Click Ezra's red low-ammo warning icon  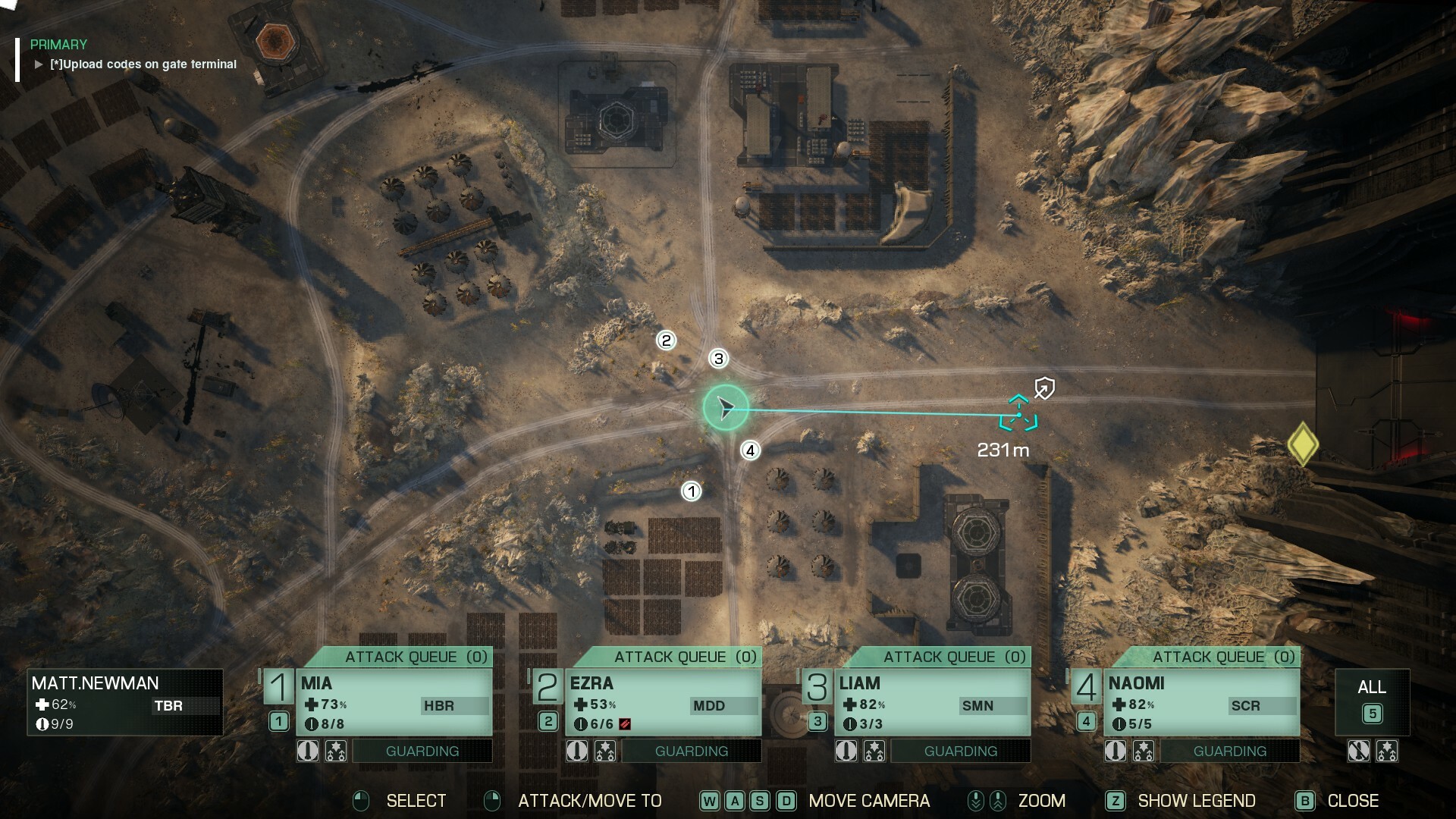624,723
